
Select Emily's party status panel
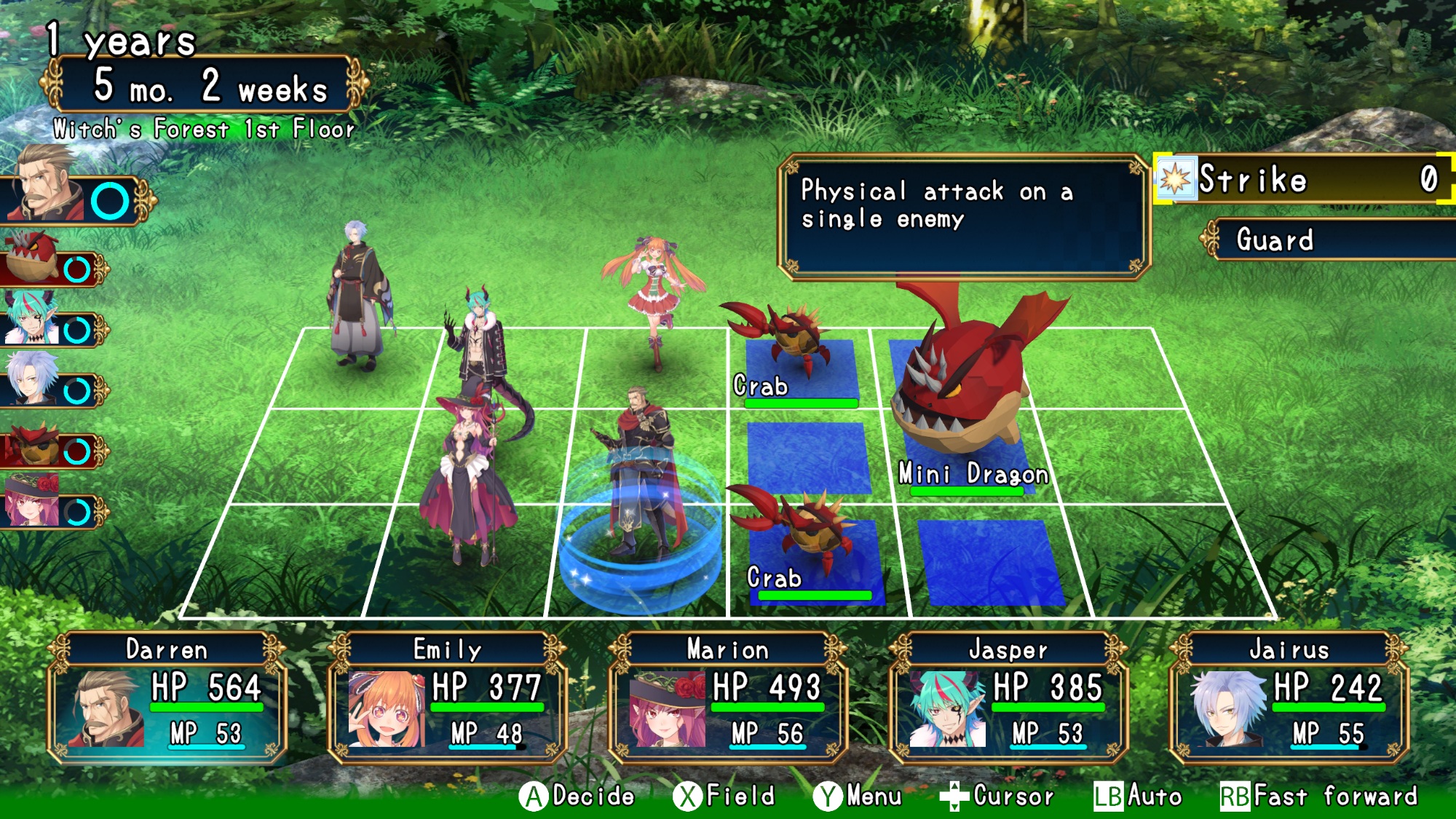(x=448, y=697)
